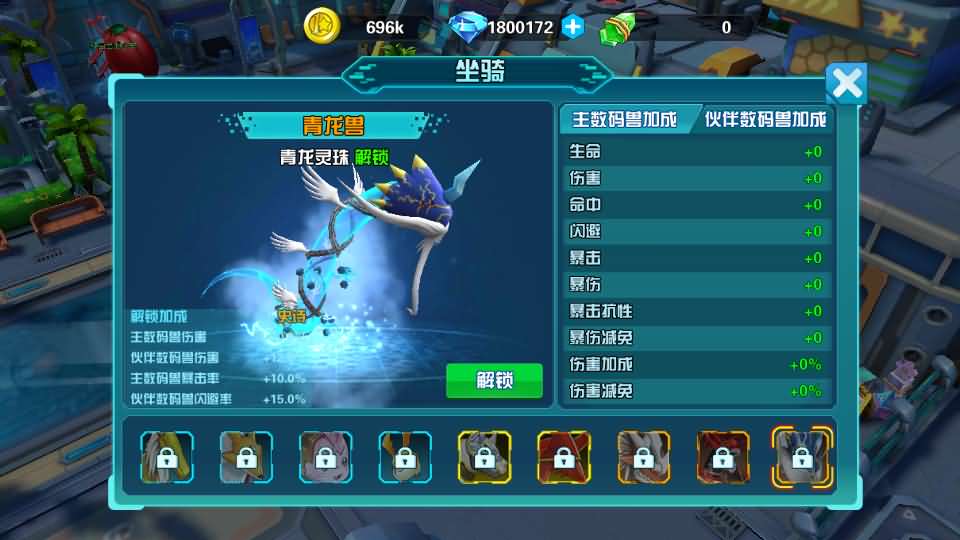
Task: Select the highlighted locked 青龙兽 mount thumbnail
Action: pos(801,457)
